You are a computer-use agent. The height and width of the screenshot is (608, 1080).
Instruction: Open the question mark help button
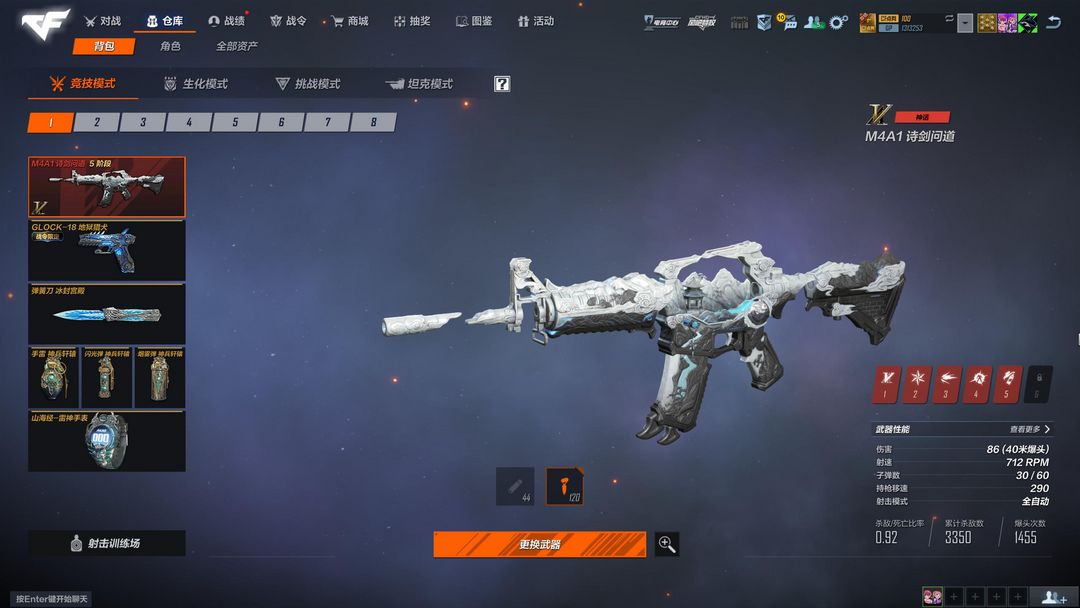[502, 84]
